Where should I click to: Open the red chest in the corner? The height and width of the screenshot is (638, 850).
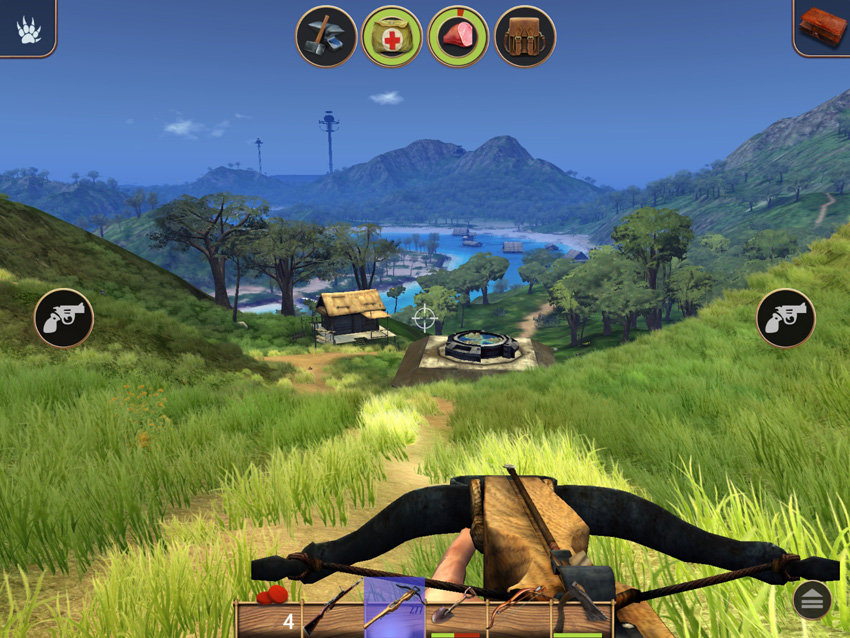coord(822,26)
